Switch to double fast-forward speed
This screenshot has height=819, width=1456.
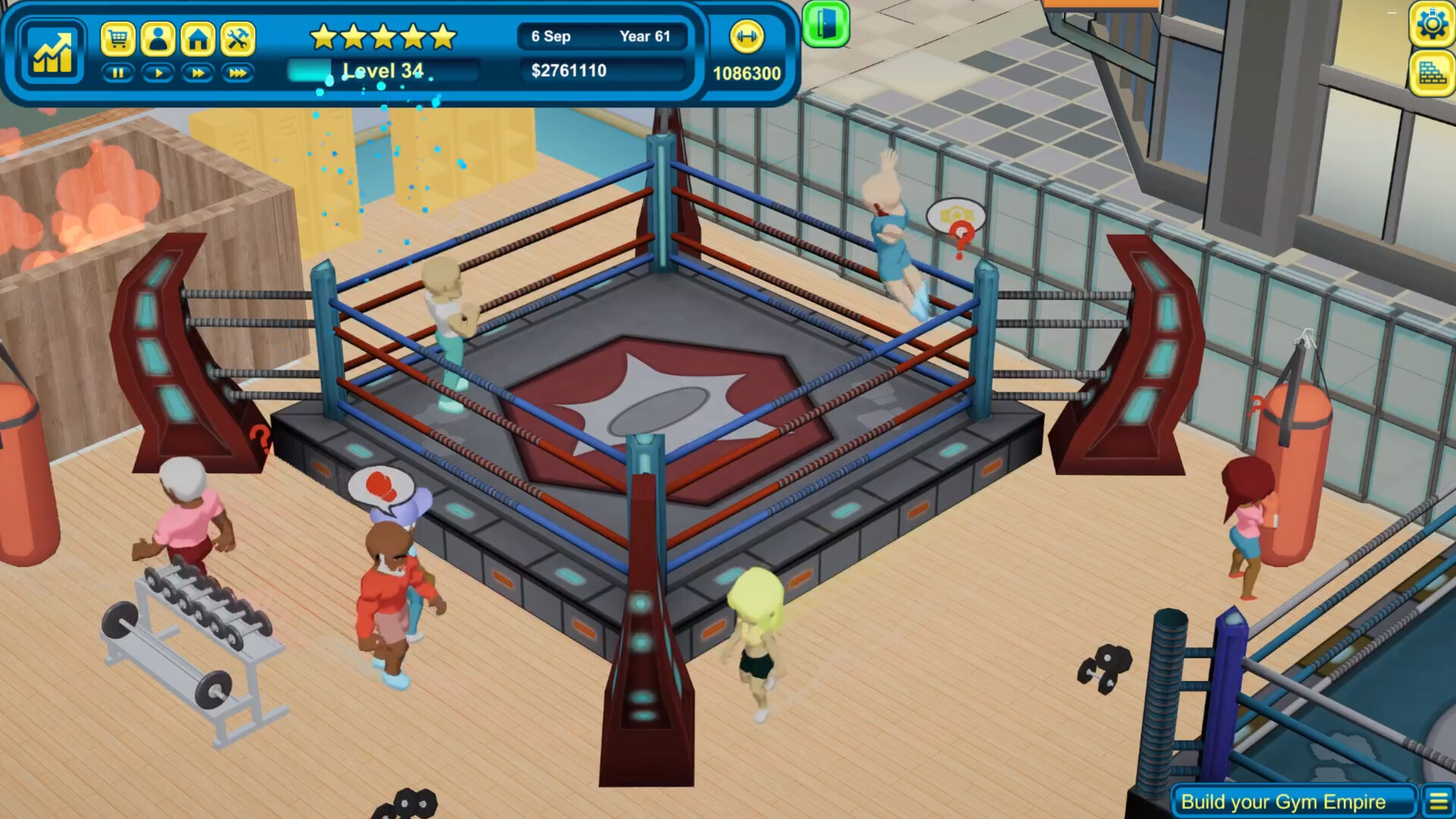coord(198,73)
